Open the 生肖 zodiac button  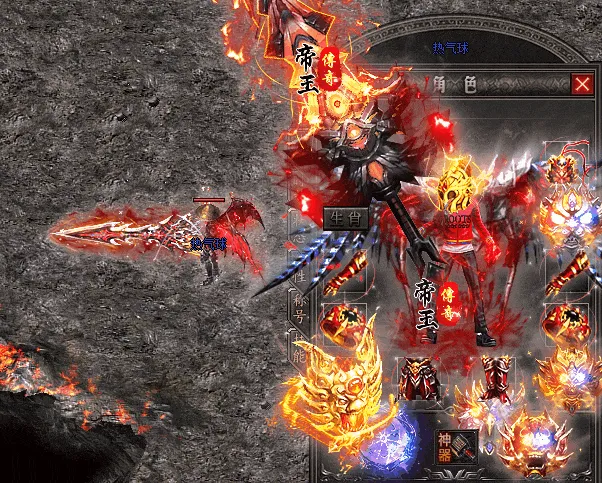point(347,217)
